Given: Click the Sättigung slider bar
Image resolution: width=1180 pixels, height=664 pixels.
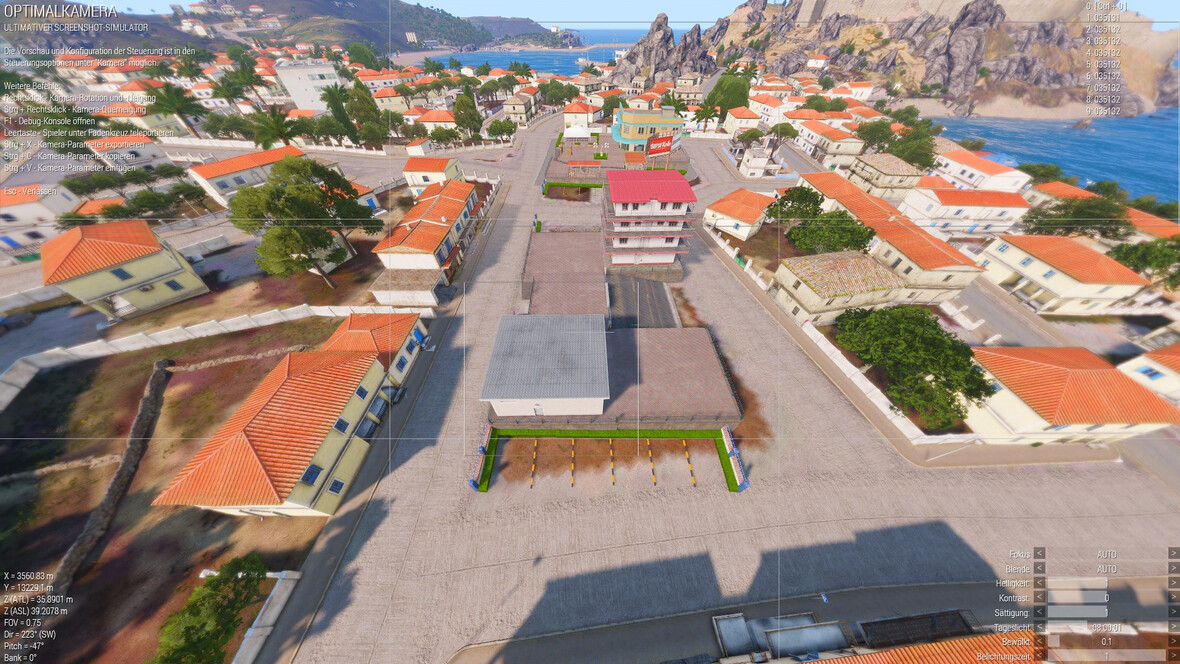Looking at the screenshot, I should point(1106,612).
